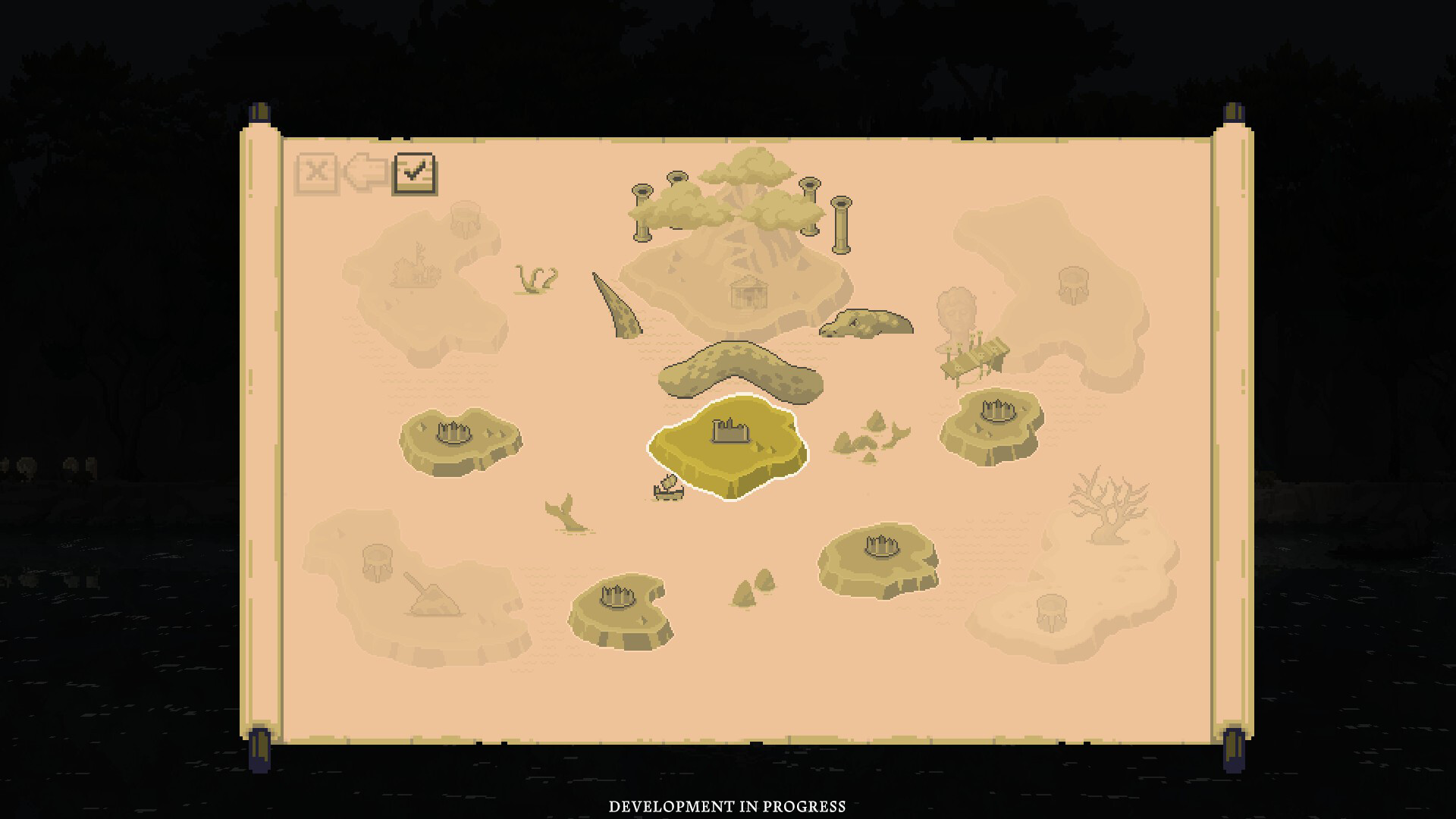Dismiss the map with the X button
Image resolution: width=1456 pixels, height=819 pixels.
pyautogui.click(x=318, y=173)
